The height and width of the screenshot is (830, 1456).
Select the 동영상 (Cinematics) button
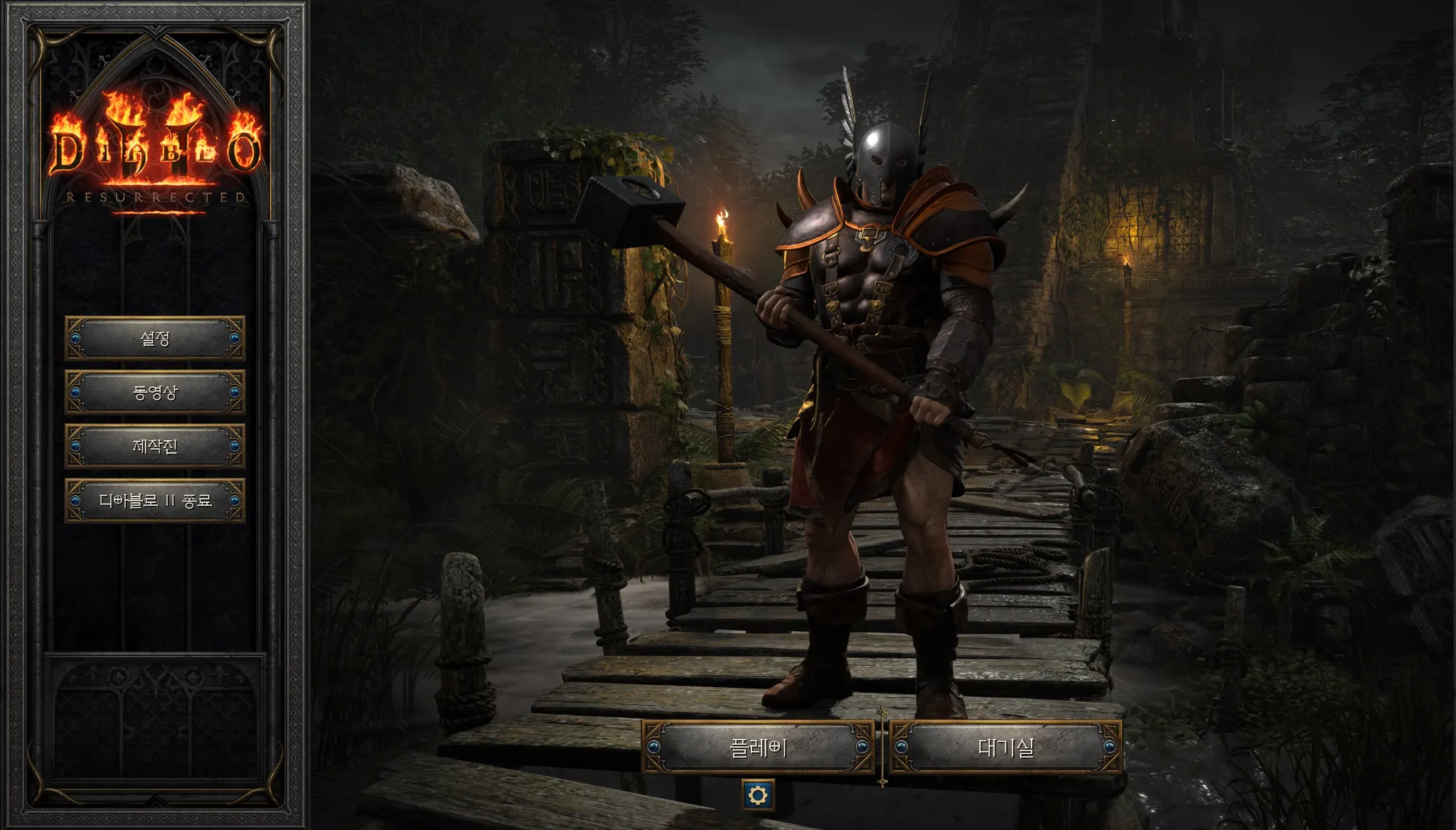click(x=155, y=392)
